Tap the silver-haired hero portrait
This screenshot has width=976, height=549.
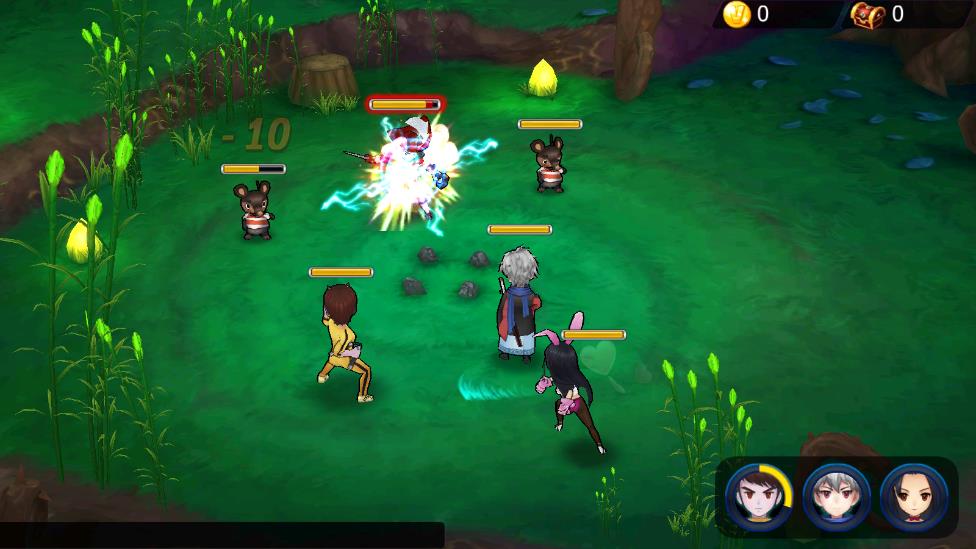pyautogui.click(x=836, y=496)
